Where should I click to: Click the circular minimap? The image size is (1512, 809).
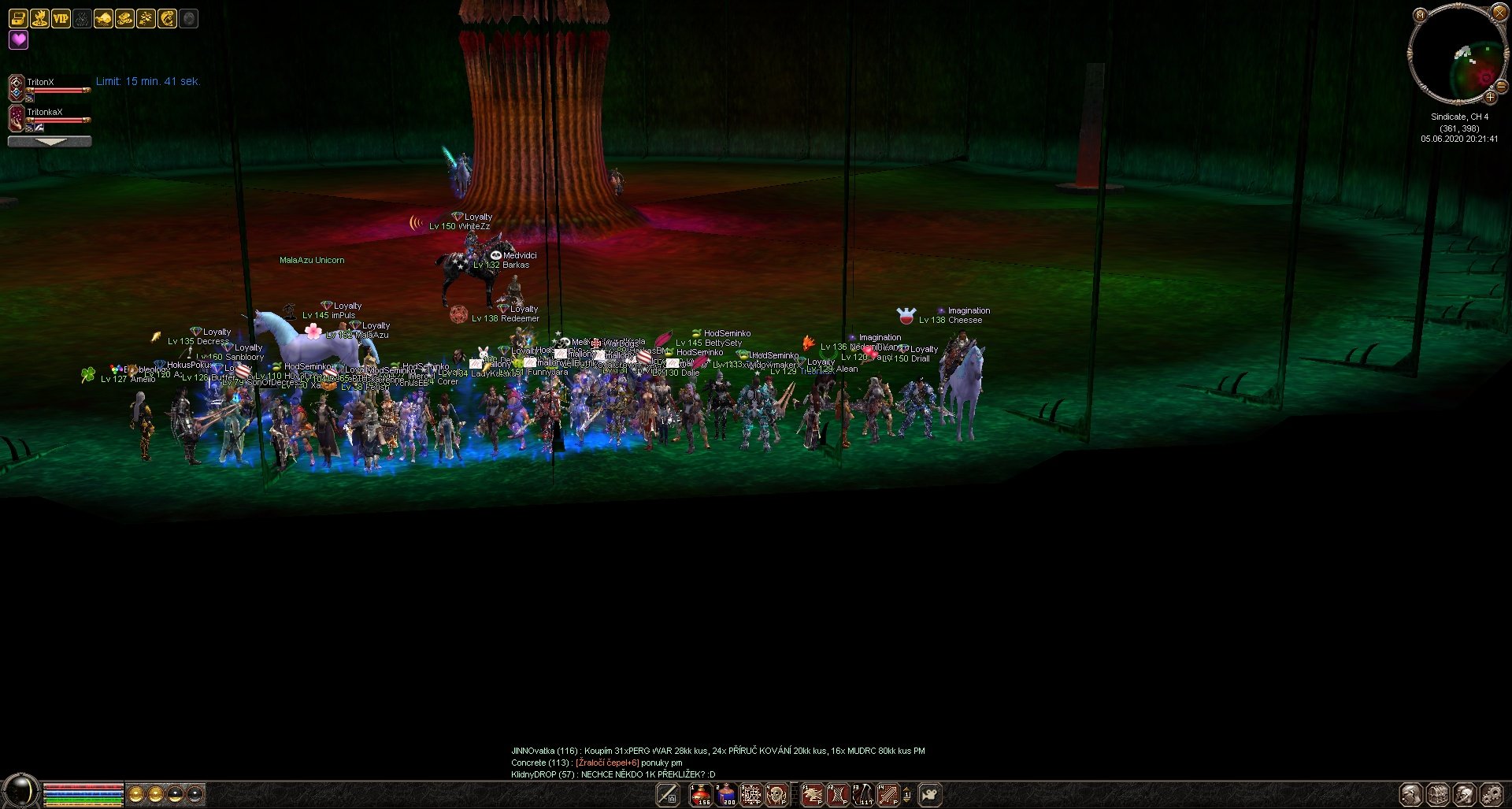pyautogui.click(x=1455, y=55)
